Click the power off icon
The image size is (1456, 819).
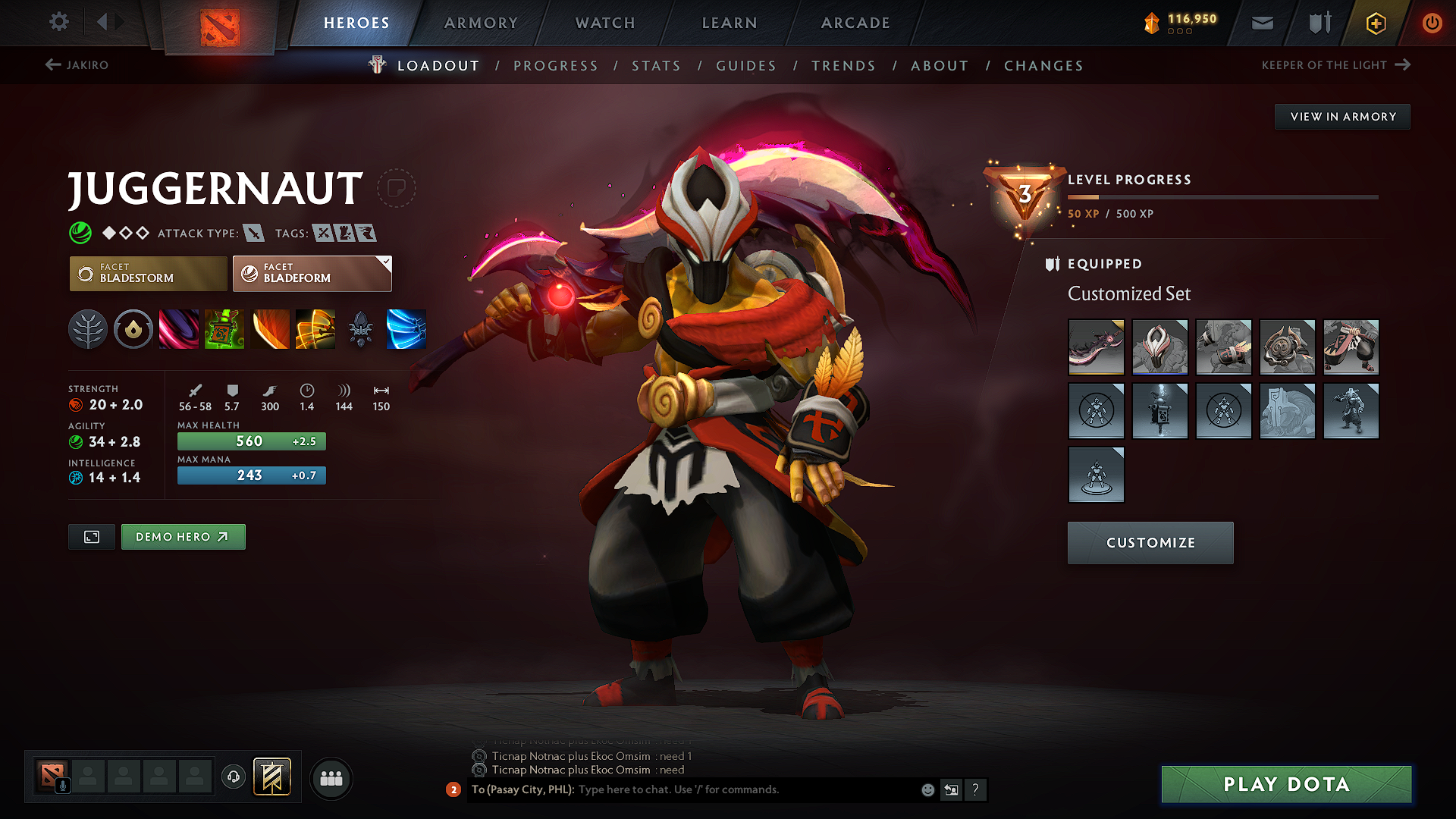click(1432, 23)
